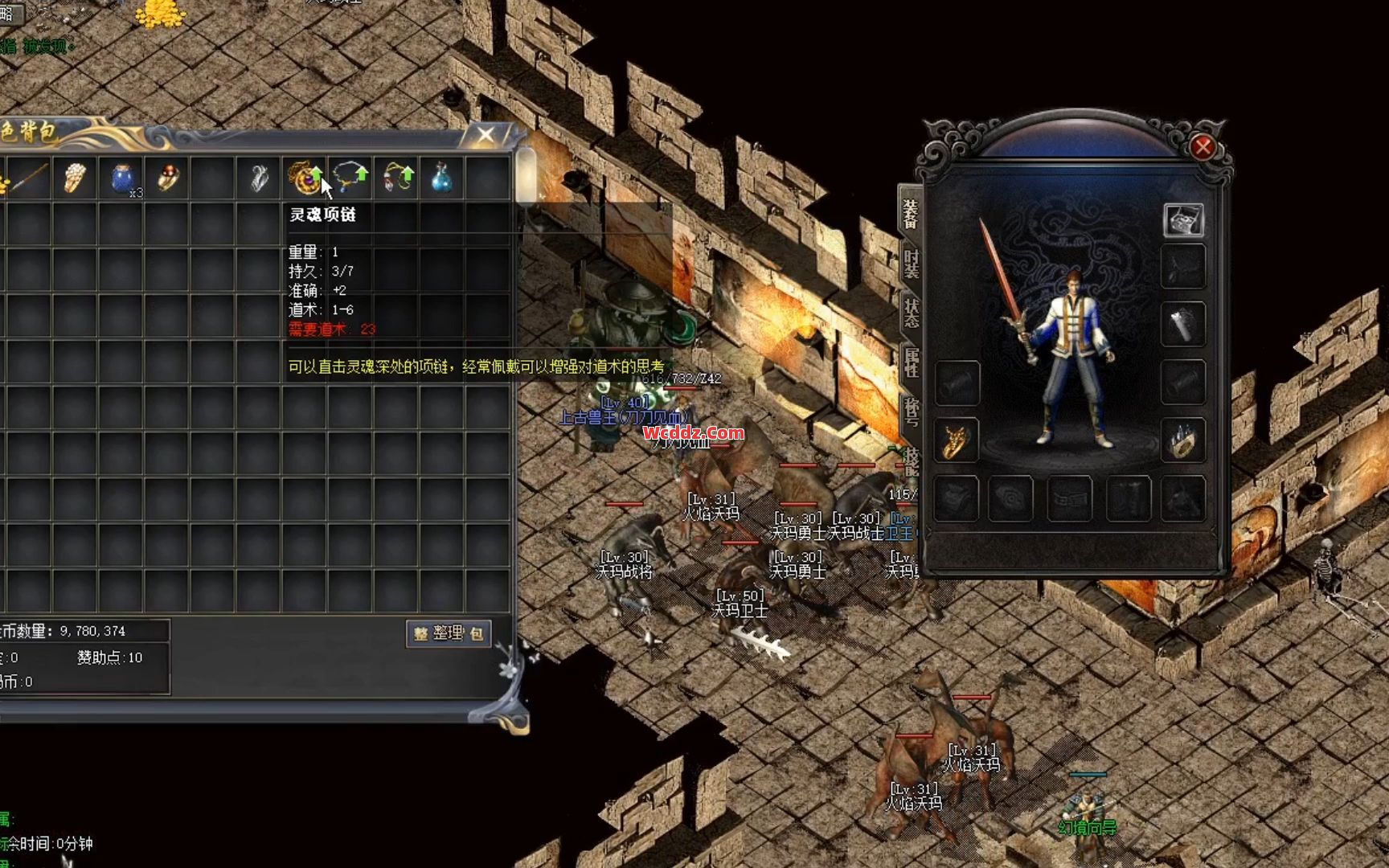Open the 属性 attributes tab

(911, 362)
